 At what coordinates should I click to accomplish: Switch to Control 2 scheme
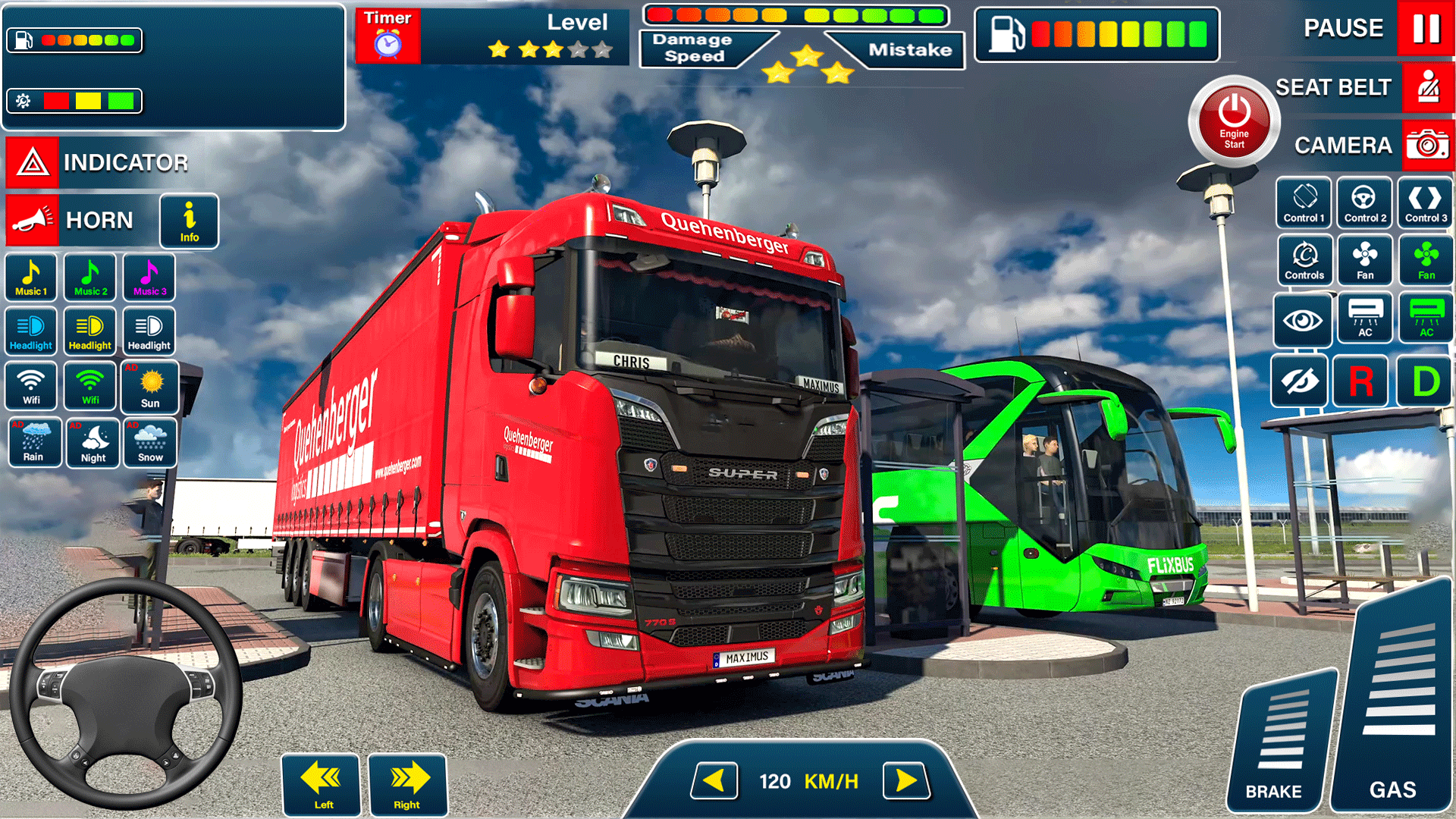pos(1364,202)
